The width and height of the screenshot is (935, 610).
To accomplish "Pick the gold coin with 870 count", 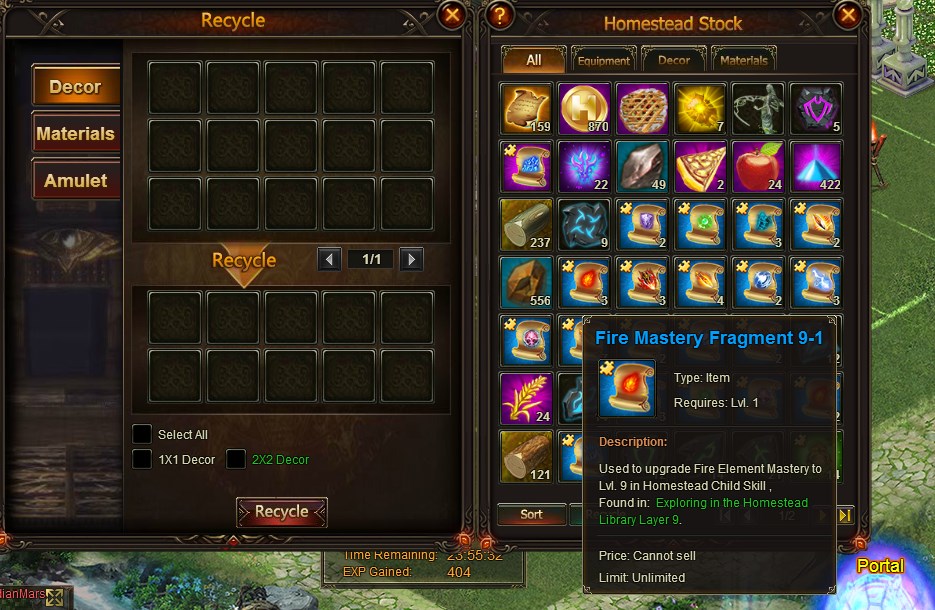I will pyautogui.click(x=584, y=108).
